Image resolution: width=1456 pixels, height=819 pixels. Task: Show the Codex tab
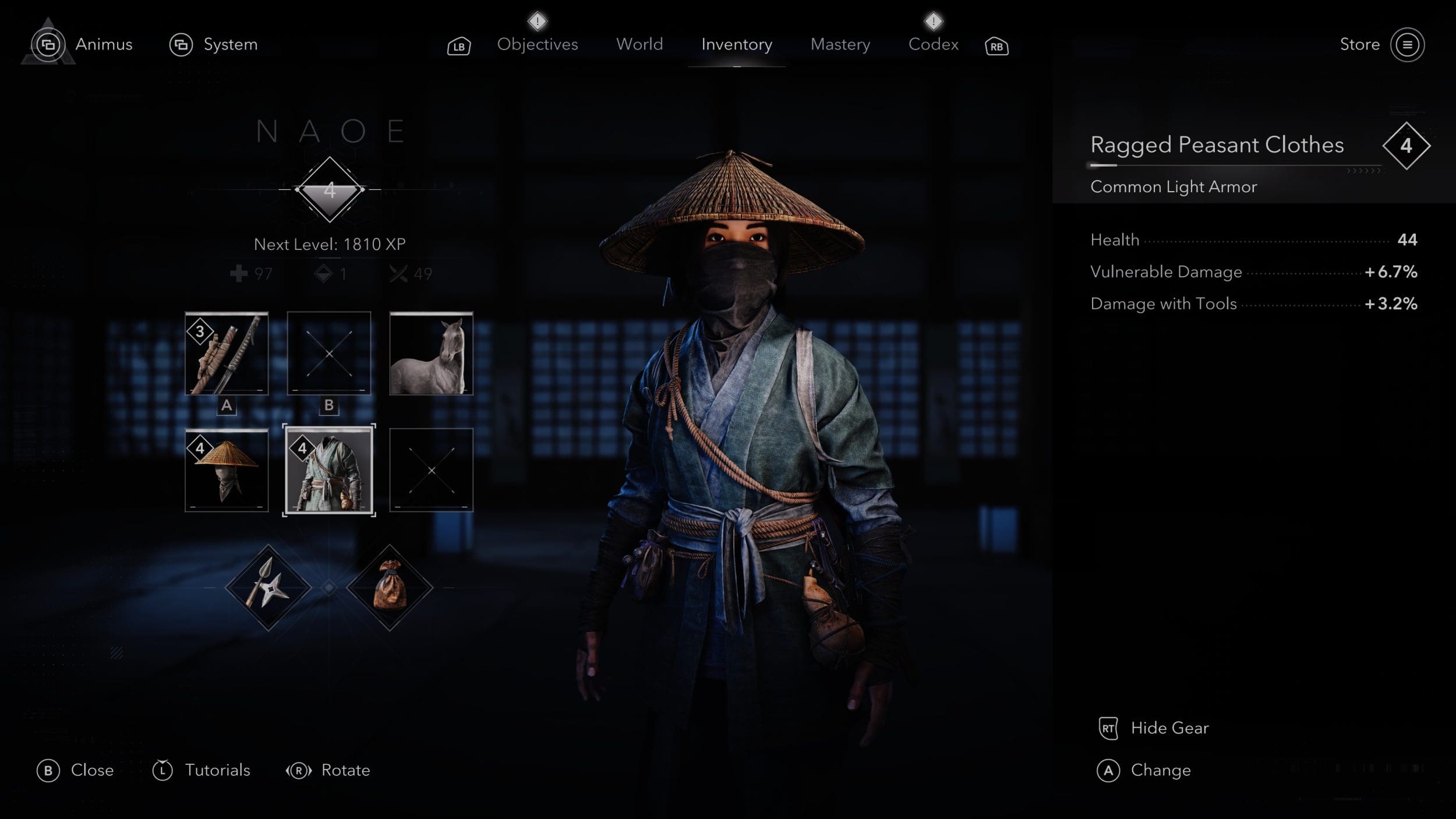pos(933,44)
